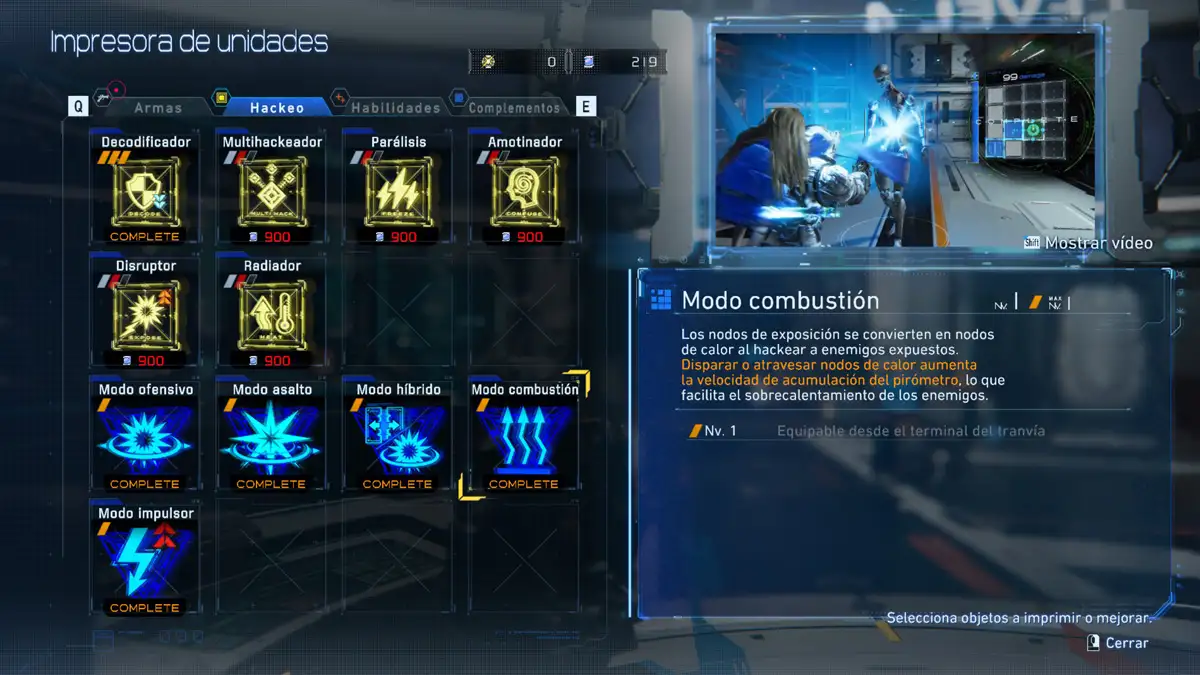This screenshot has width=1200, height=675.
Task: Choose the Radiador hack unit
Action: pyautogui.click(x=271, y=314)
